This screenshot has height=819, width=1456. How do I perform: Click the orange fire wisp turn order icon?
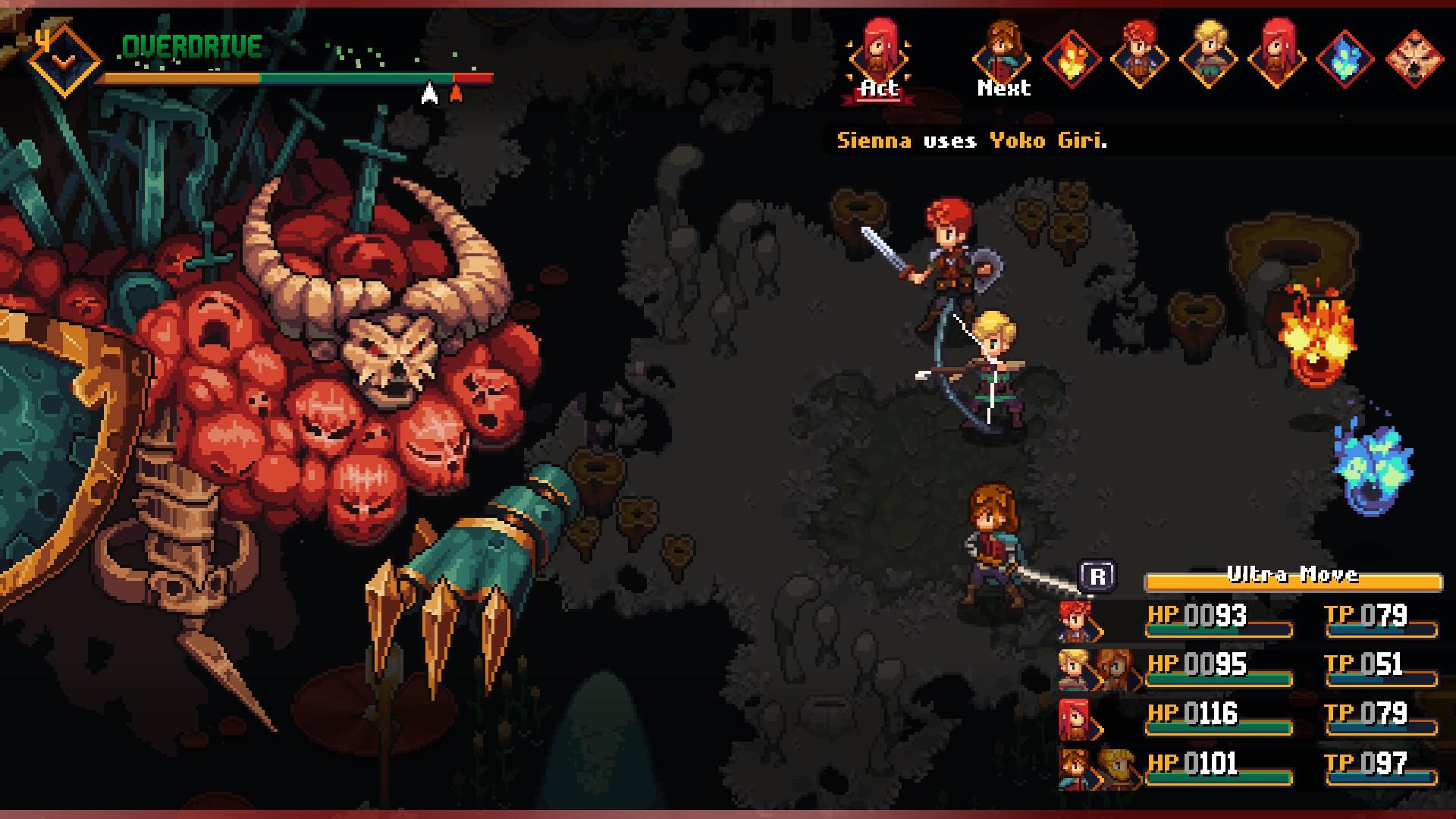(x=1071, y=59)
